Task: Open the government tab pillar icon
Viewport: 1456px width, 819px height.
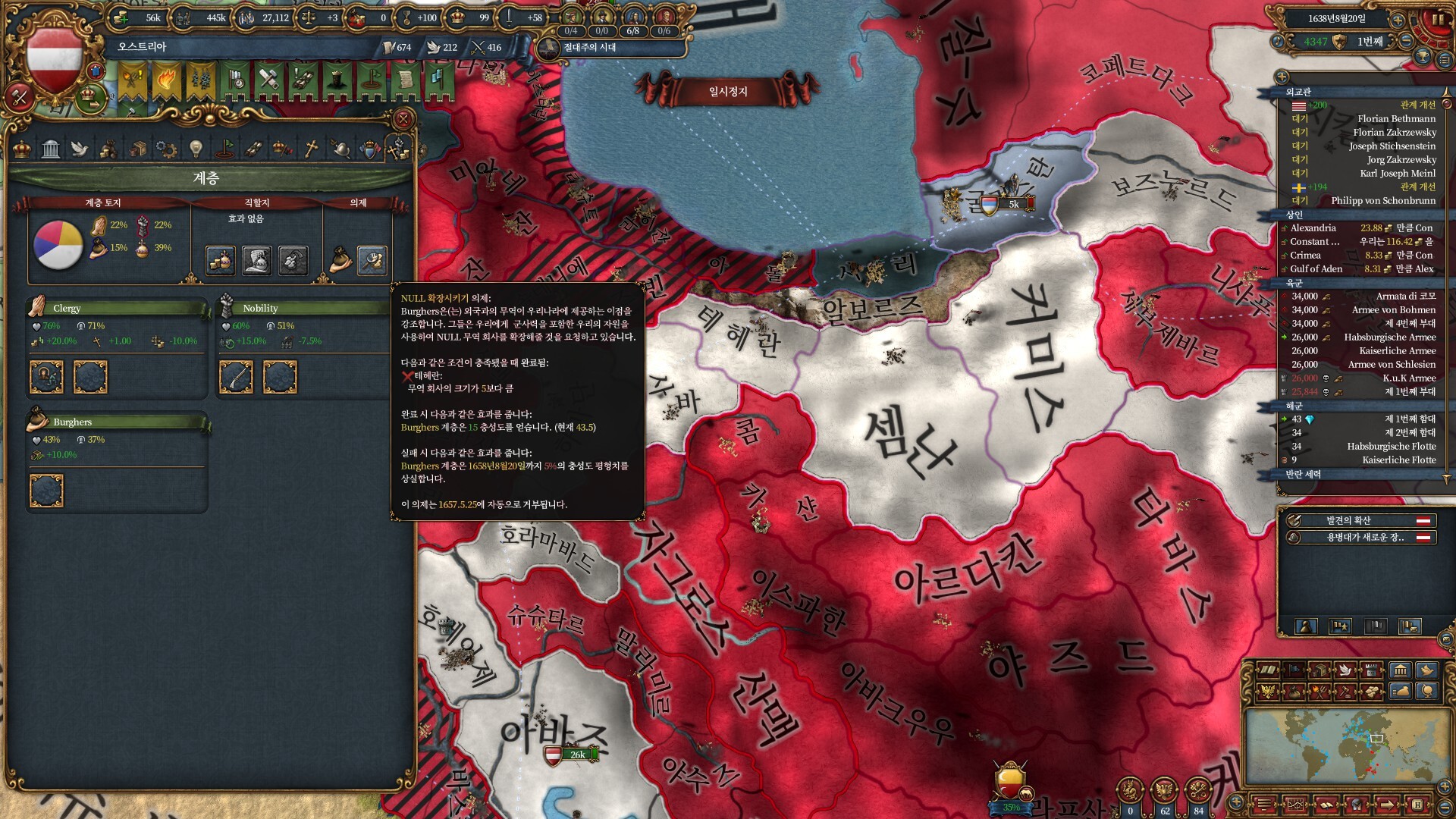Action: pos(51,148)
